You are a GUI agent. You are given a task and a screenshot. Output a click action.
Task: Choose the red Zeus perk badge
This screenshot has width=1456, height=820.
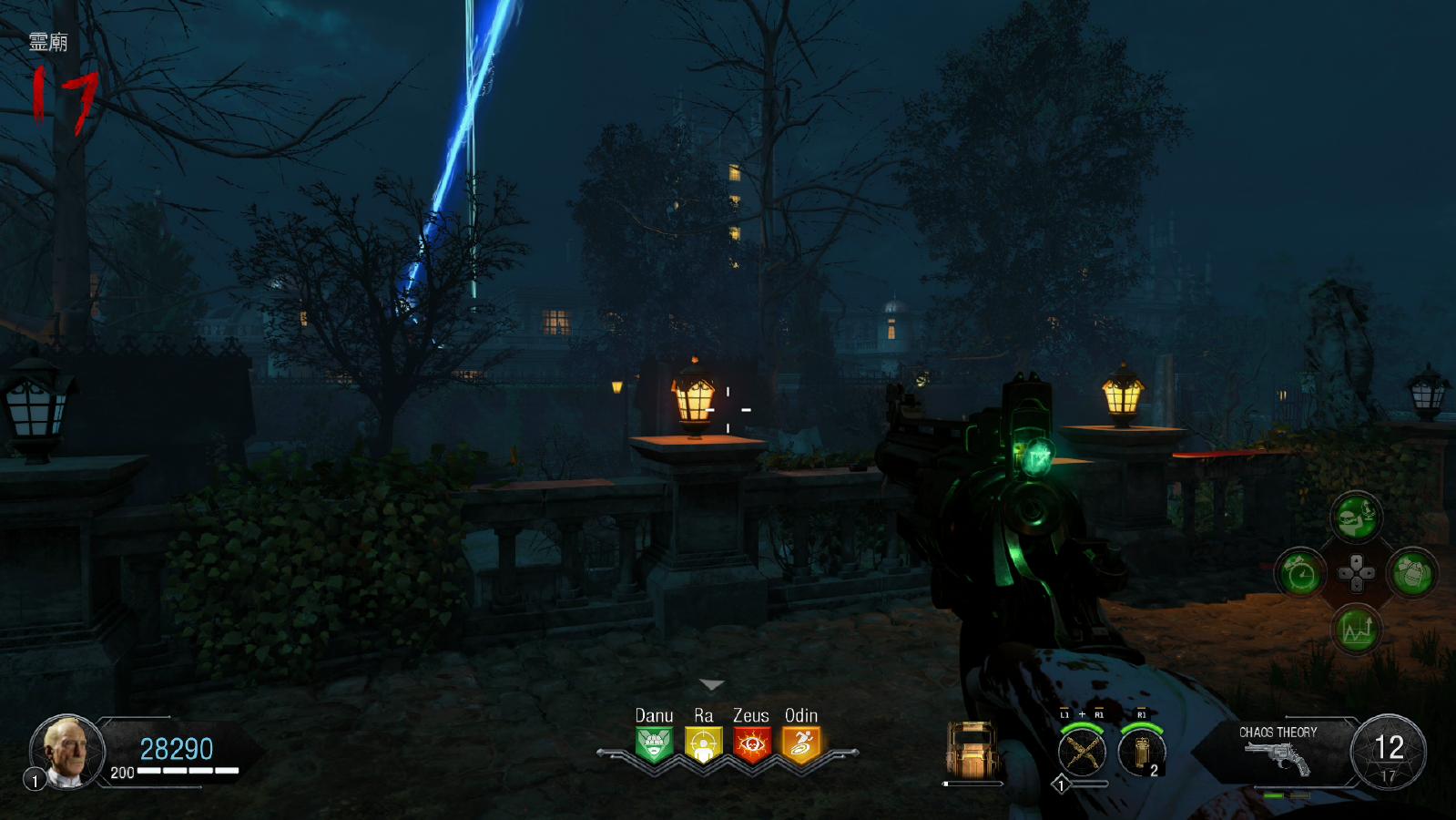pyautogui.click(x=752, y=745)
